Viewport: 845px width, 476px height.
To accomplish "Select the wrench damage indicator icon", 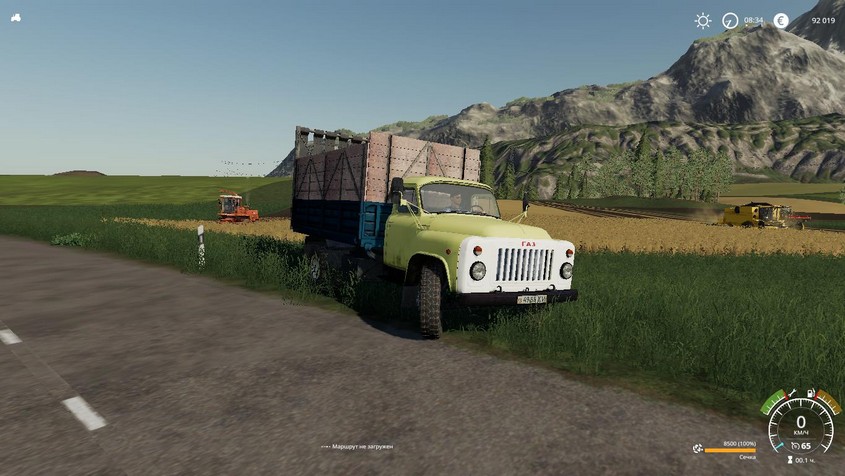I will [792, 393].
